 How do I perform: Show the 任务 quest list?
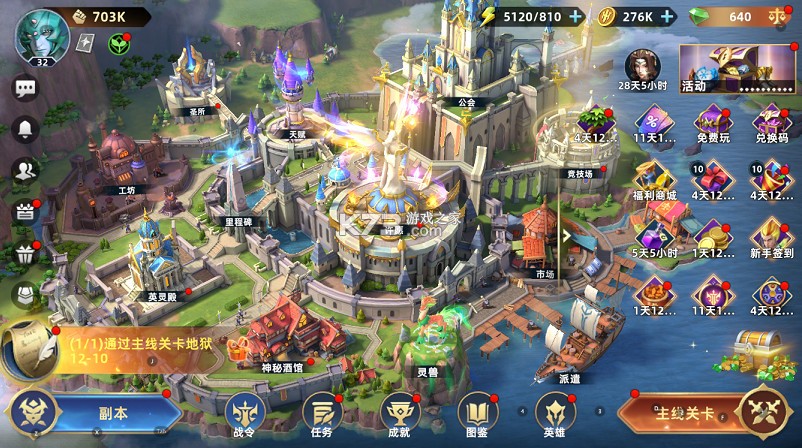321,412
